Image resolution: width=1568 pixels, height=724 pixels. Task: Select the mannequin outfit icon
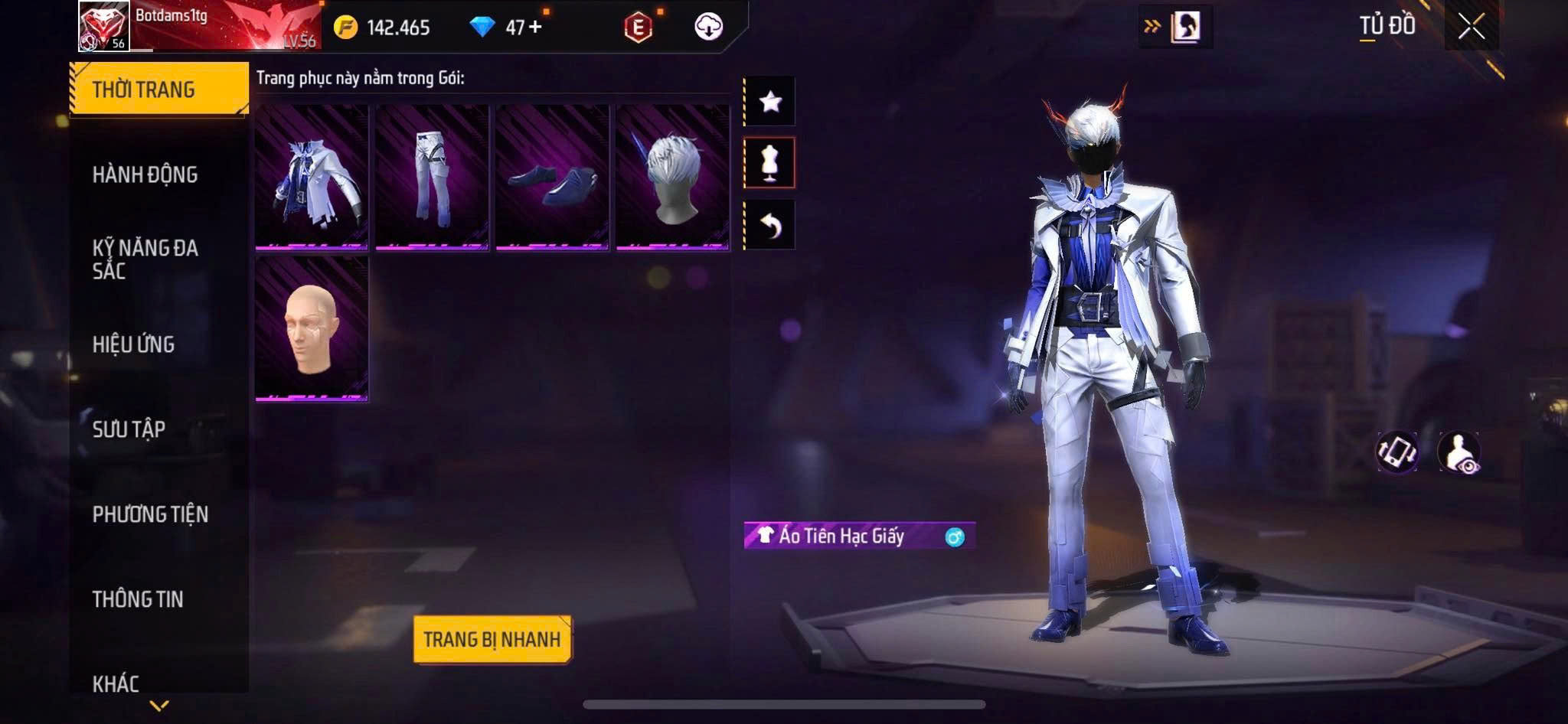[x=770, y=163]
